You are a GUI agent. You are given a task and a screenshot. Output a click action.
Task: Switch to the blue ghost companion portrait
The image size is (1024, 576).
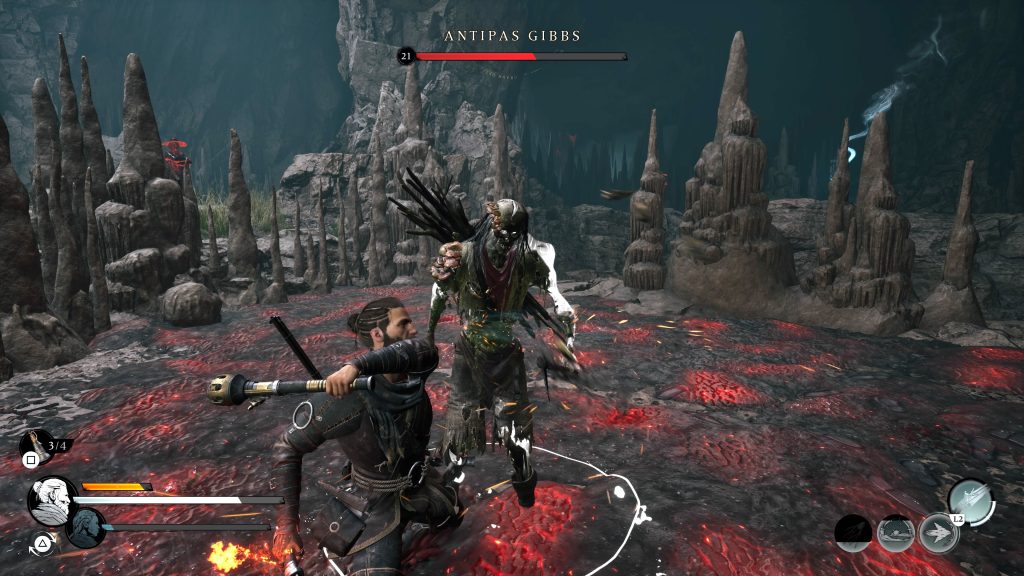(x=86, y=526)
